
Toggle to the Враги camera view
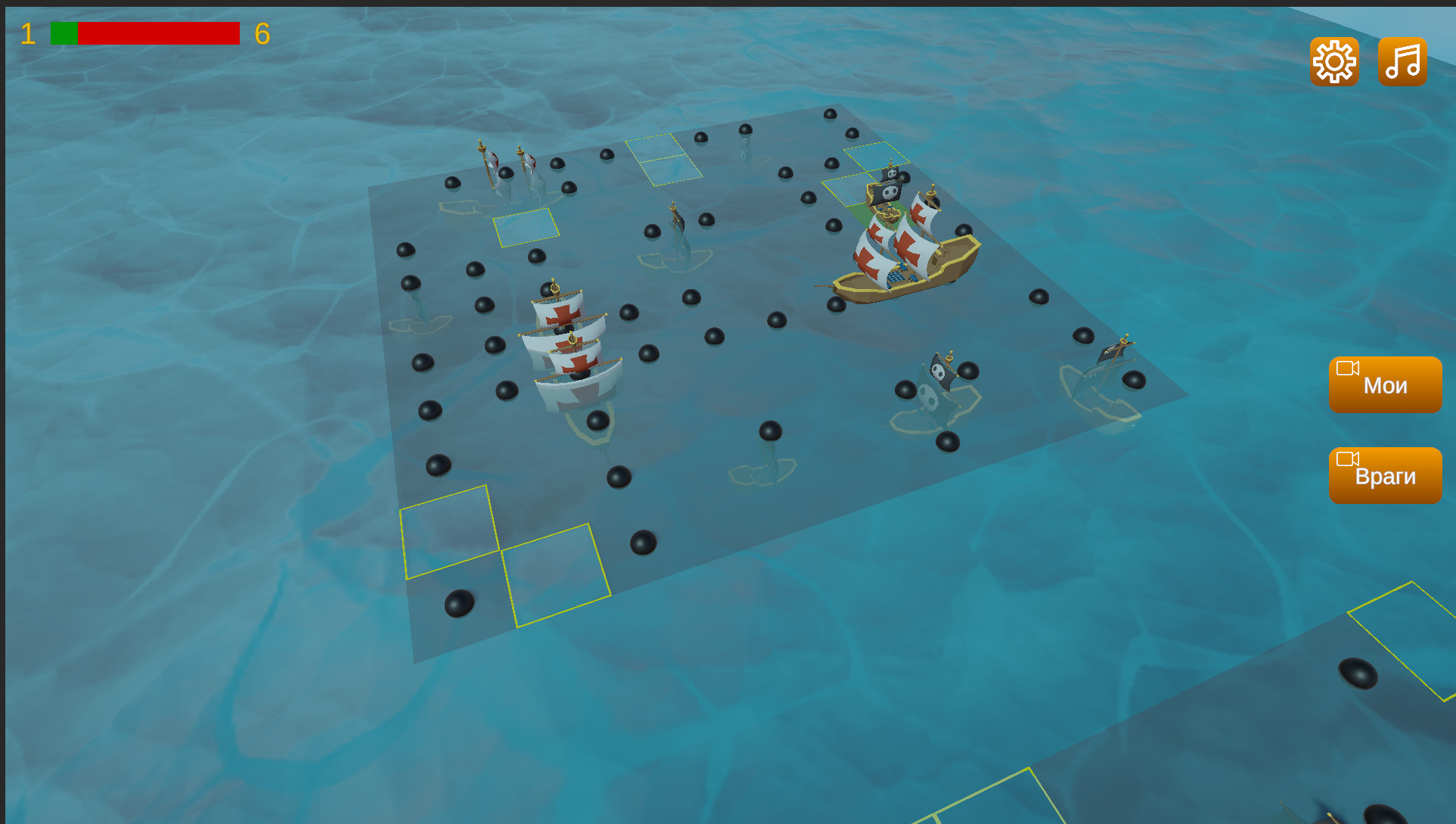coord(1385,475)
